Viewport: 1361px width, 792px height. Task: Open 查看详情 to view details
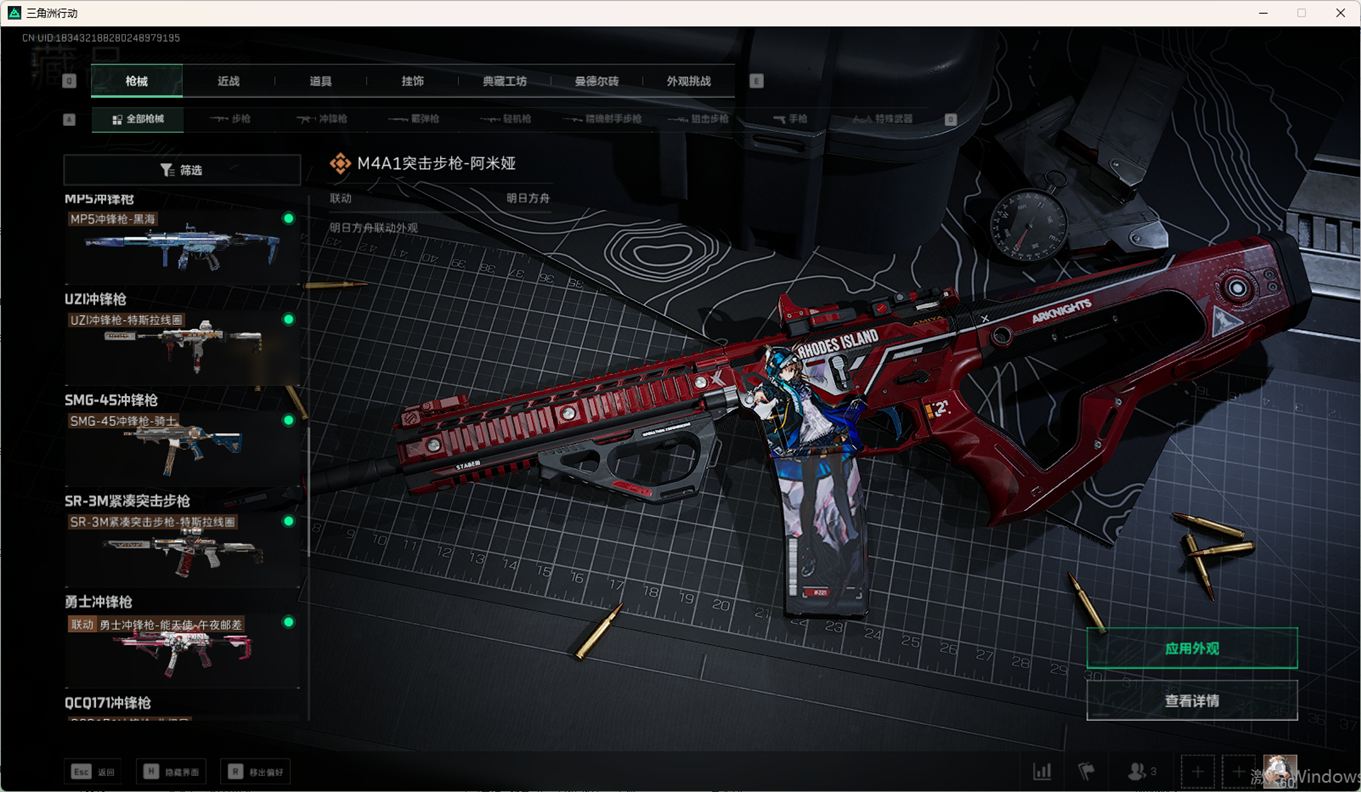[x=1191, y=701]
